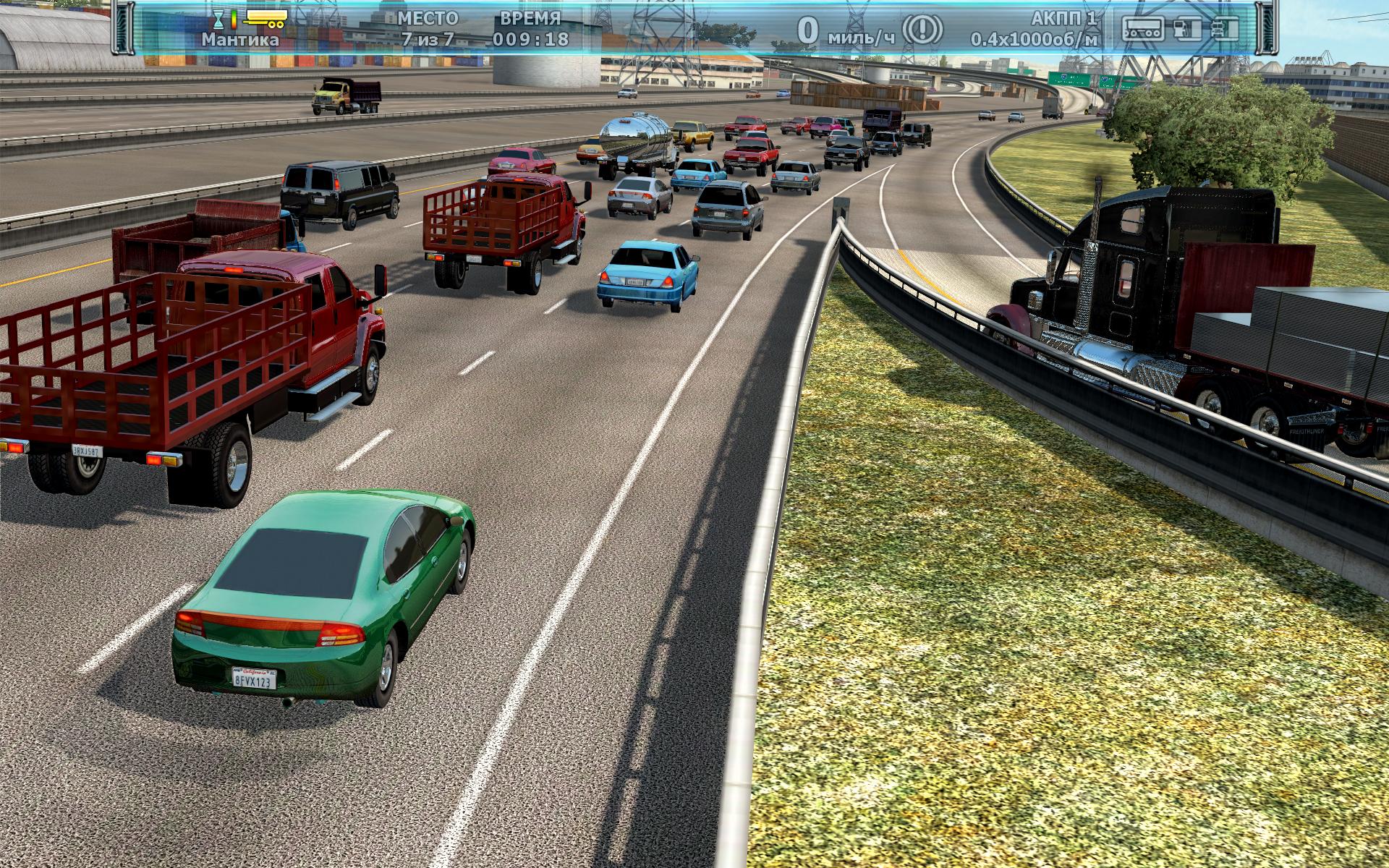Click the decorative panel emblem on right HUD edge
The height and width of the screenshot is (868, 1389).
pos(1267,29)
